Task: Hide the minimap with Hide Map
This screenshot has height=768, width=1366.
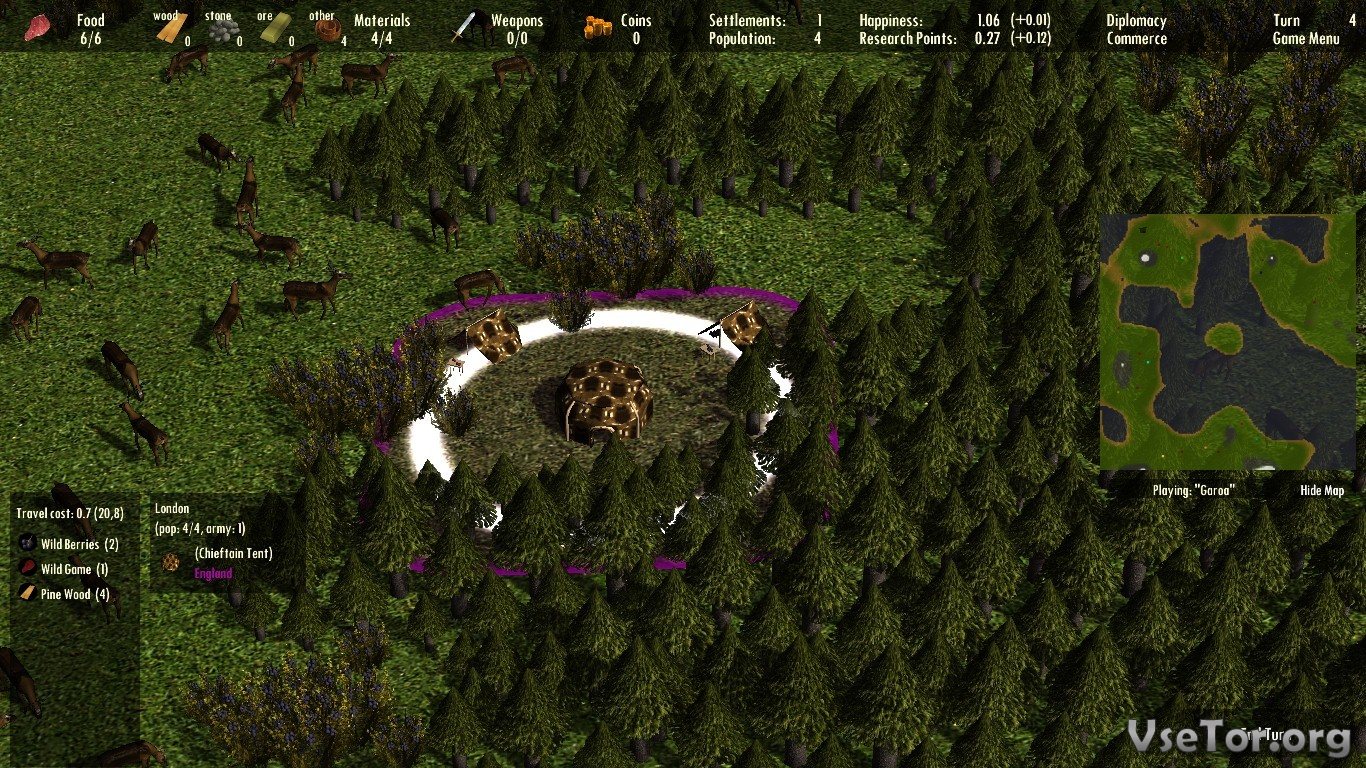Action: [1322, 491]
